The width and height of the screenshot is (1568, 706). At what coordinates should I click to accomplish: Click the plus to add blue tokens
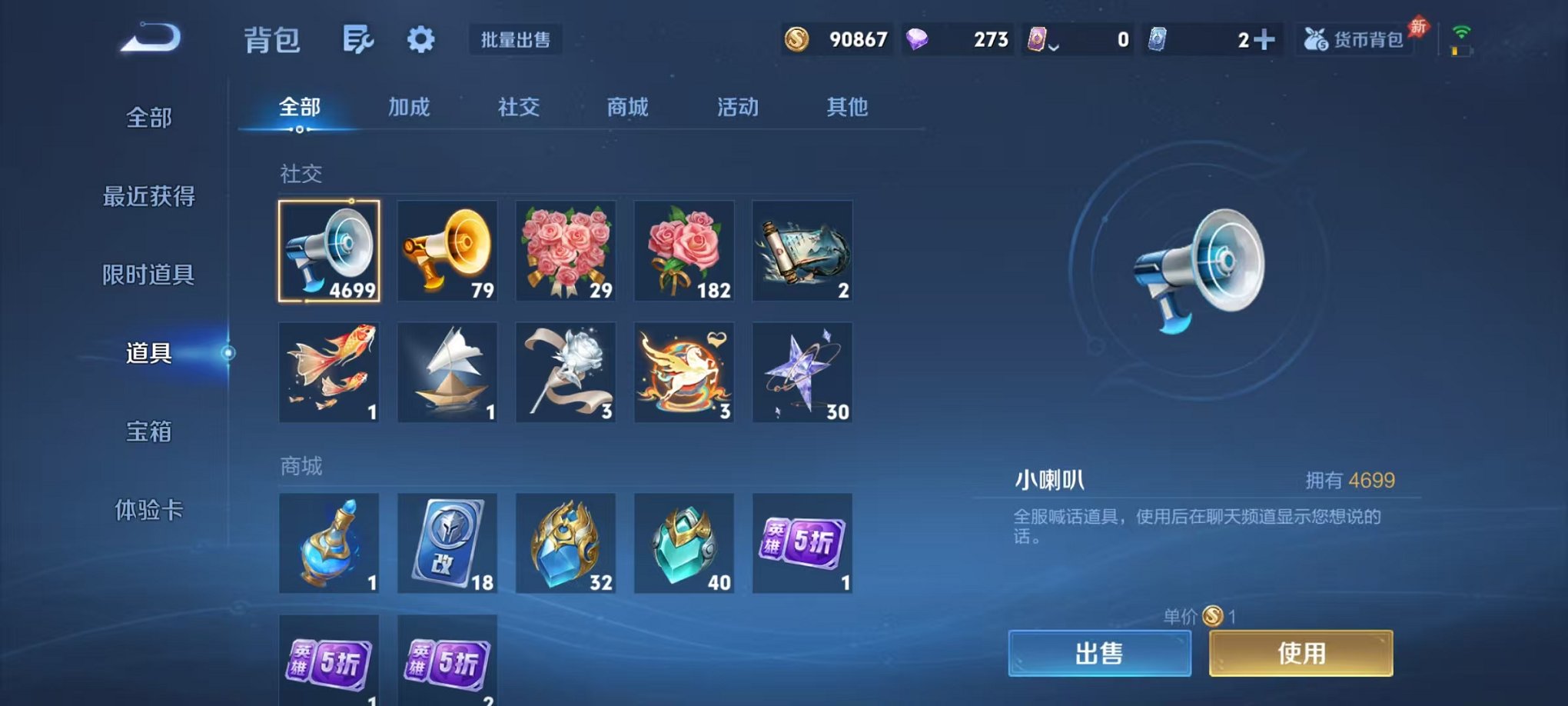coord(1269,38)
